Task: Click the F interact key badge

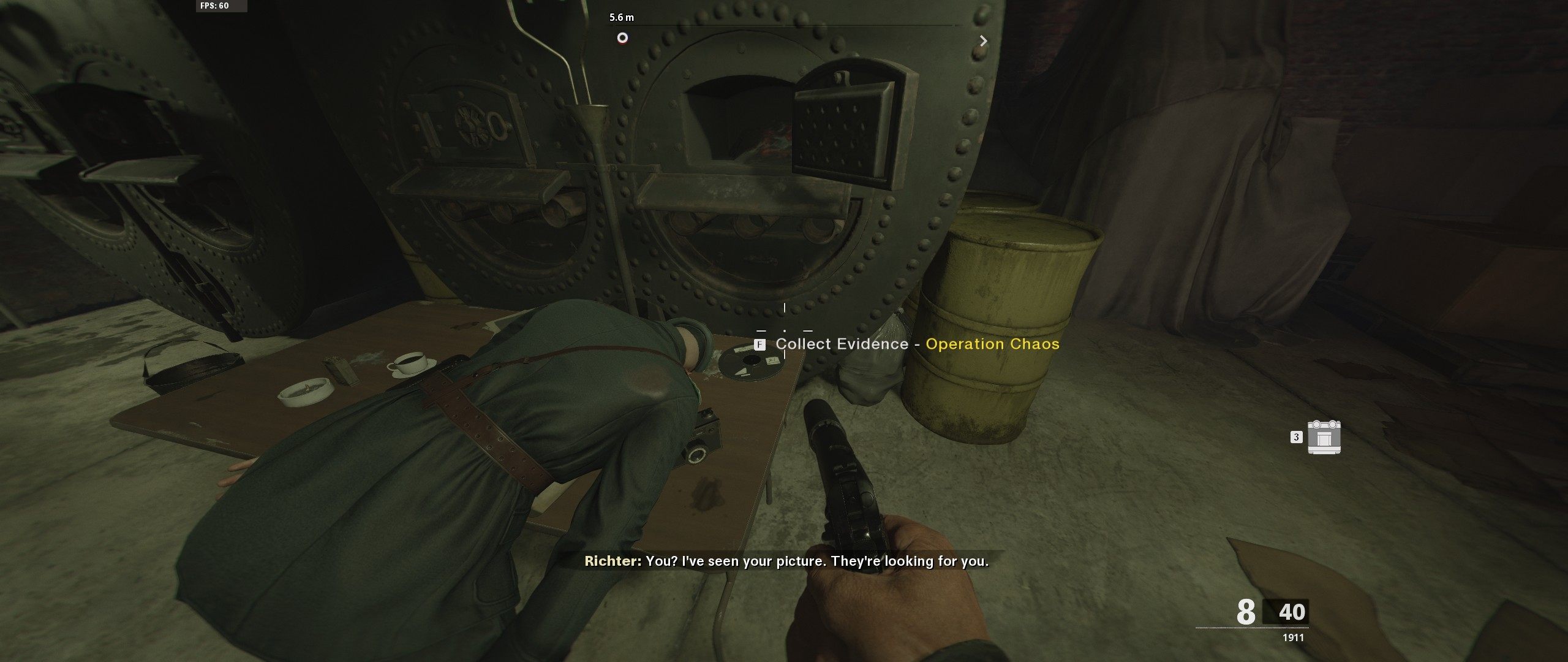Action: point(761,344)
